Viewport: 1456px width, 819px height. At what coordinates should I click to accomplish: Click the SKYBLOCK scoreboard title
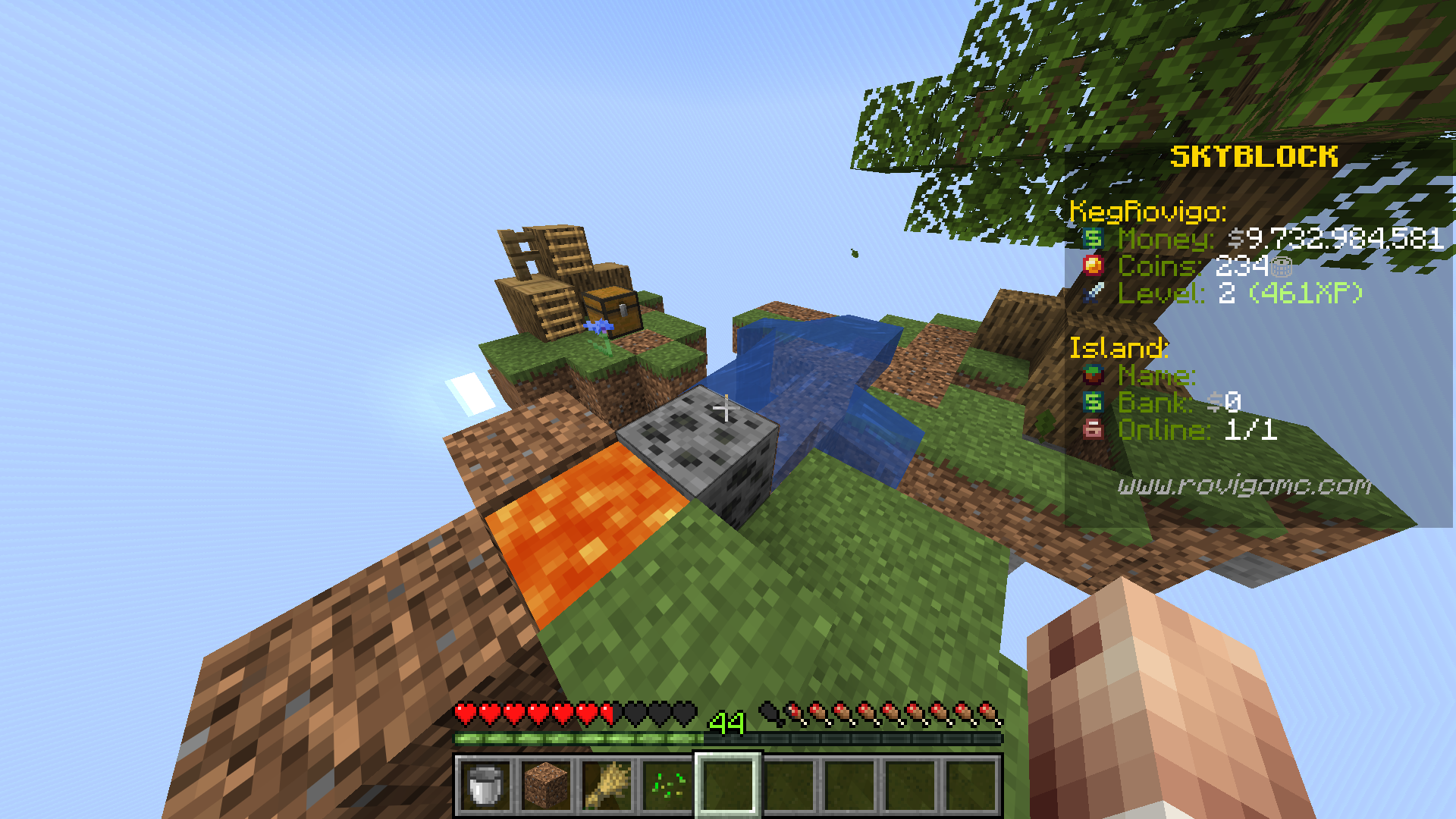pos(1255,156)
